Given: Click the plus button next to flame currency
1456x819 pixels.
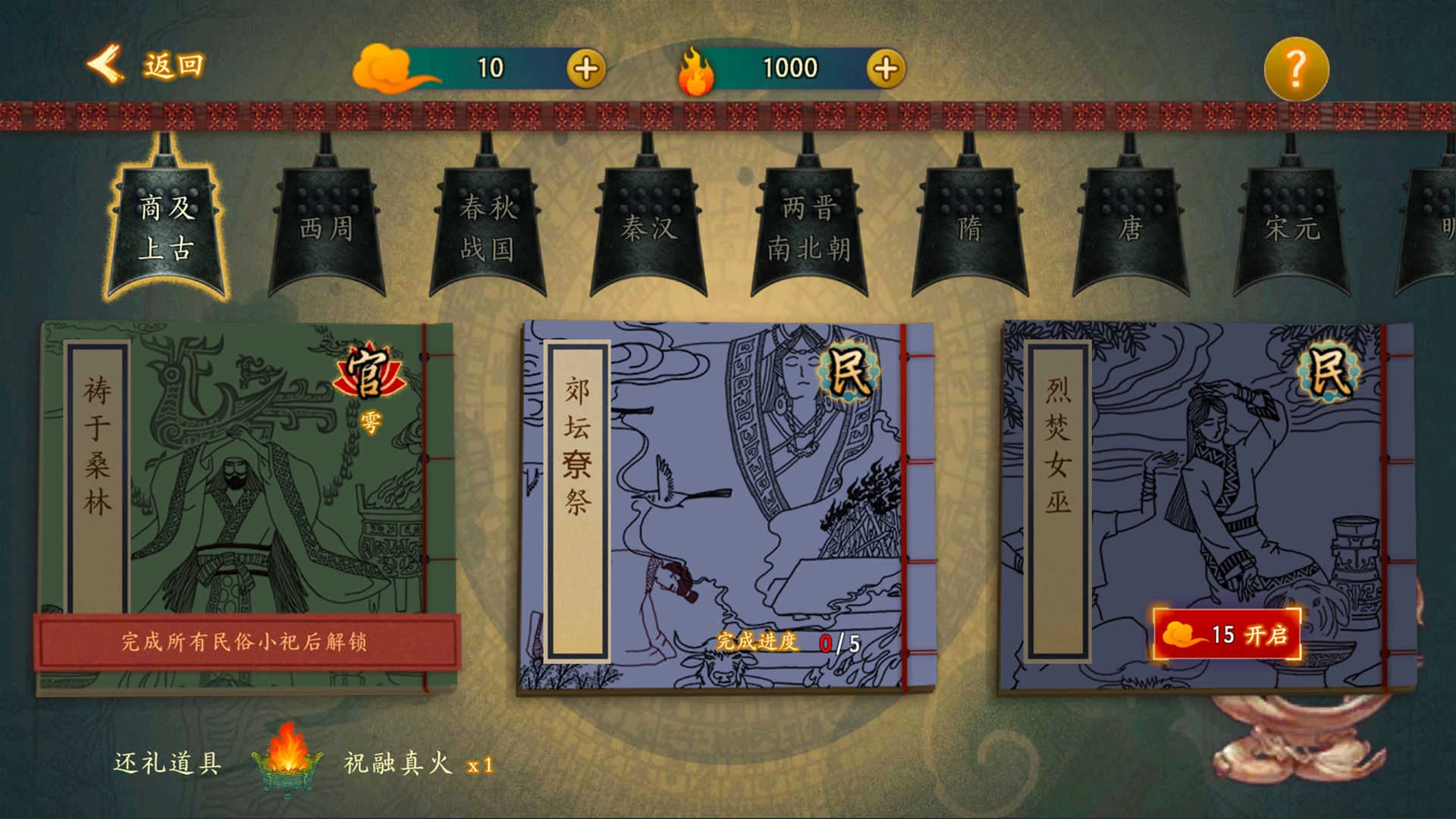Looking at the screenshot, I should click(884, 67).
